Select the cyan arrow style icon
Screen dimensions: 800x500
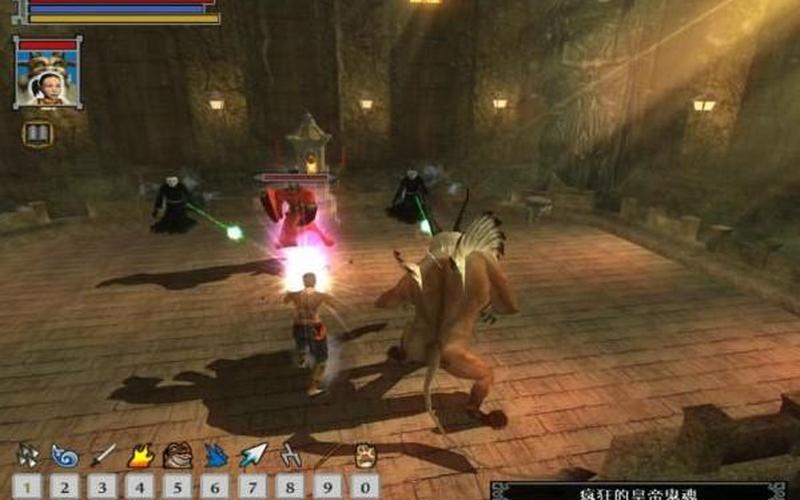(x=253, y=455)
